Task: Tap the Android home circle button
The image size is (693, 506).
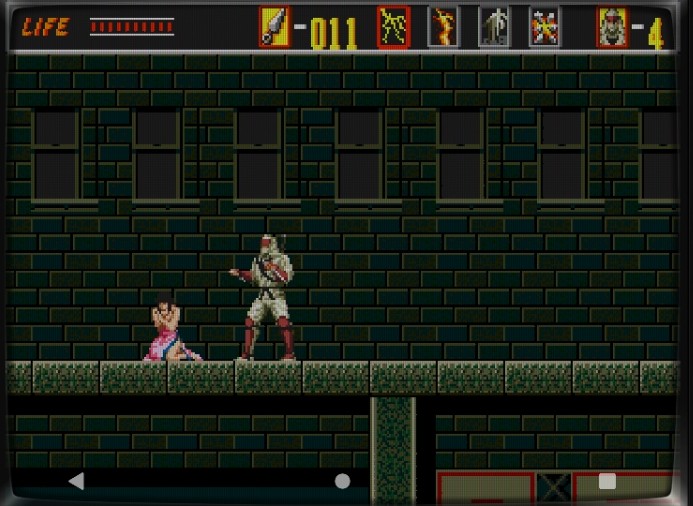Action: pyautogui.click(x=342, y=481)
